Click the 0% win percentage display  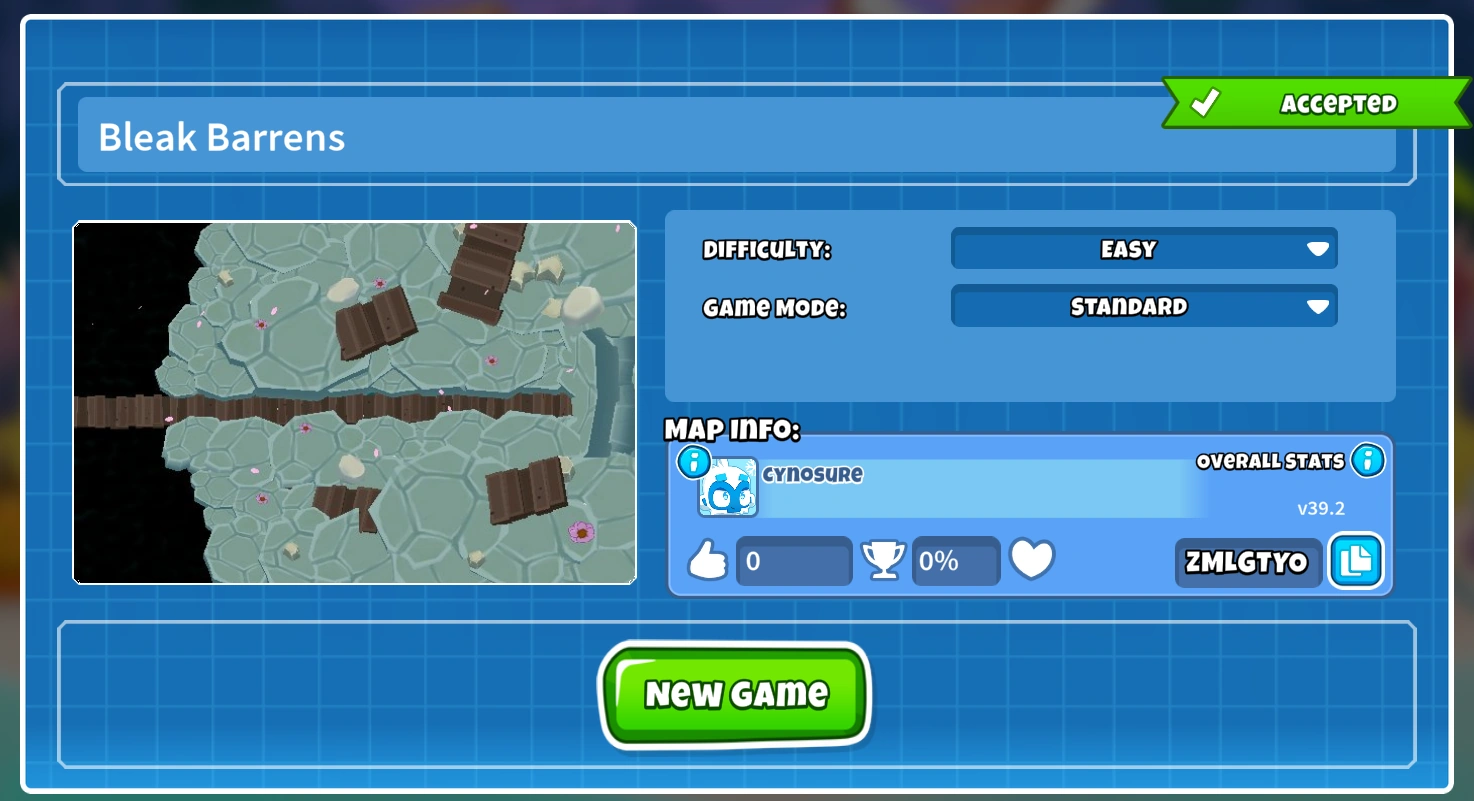coord(954,561)
